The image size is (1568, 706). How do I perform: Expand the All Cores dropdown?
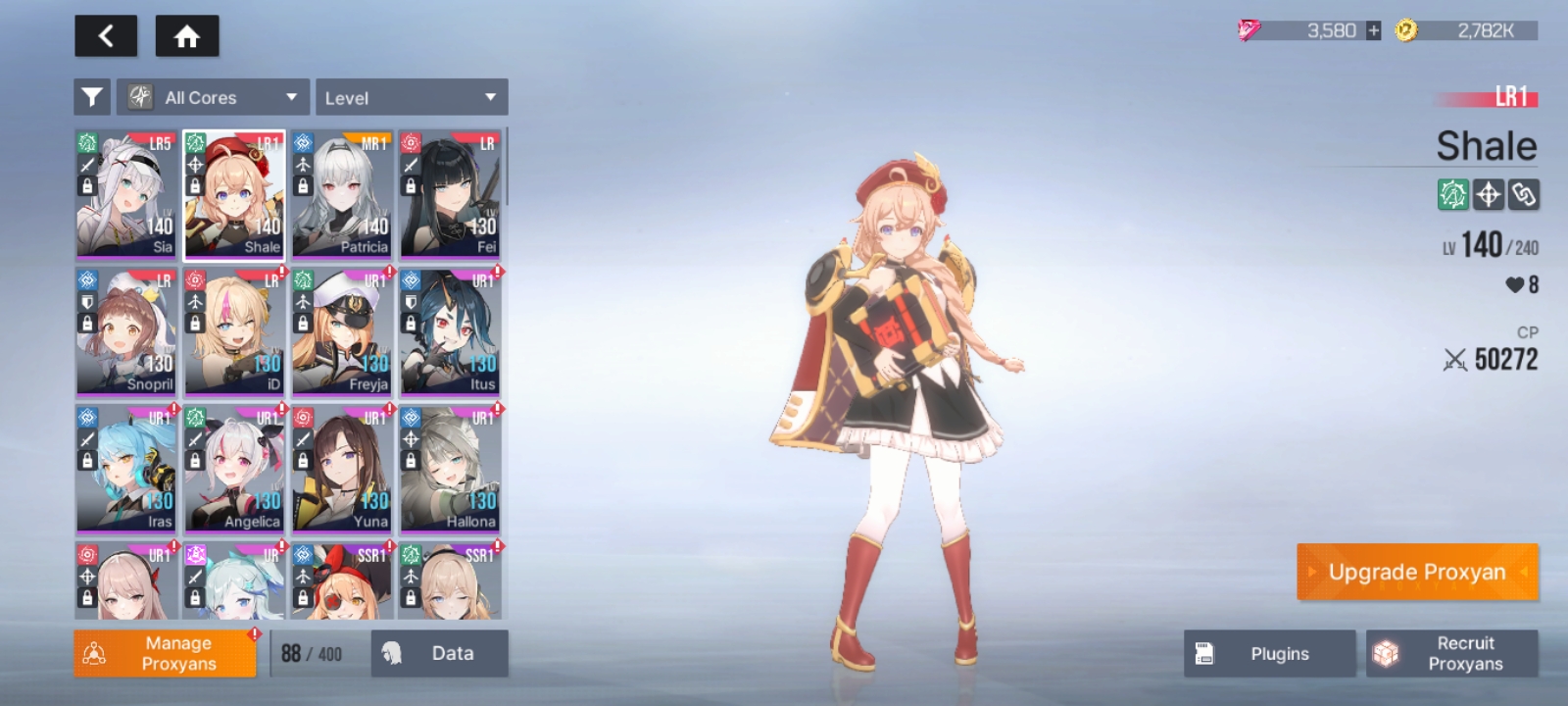click(x=213, y=97)
